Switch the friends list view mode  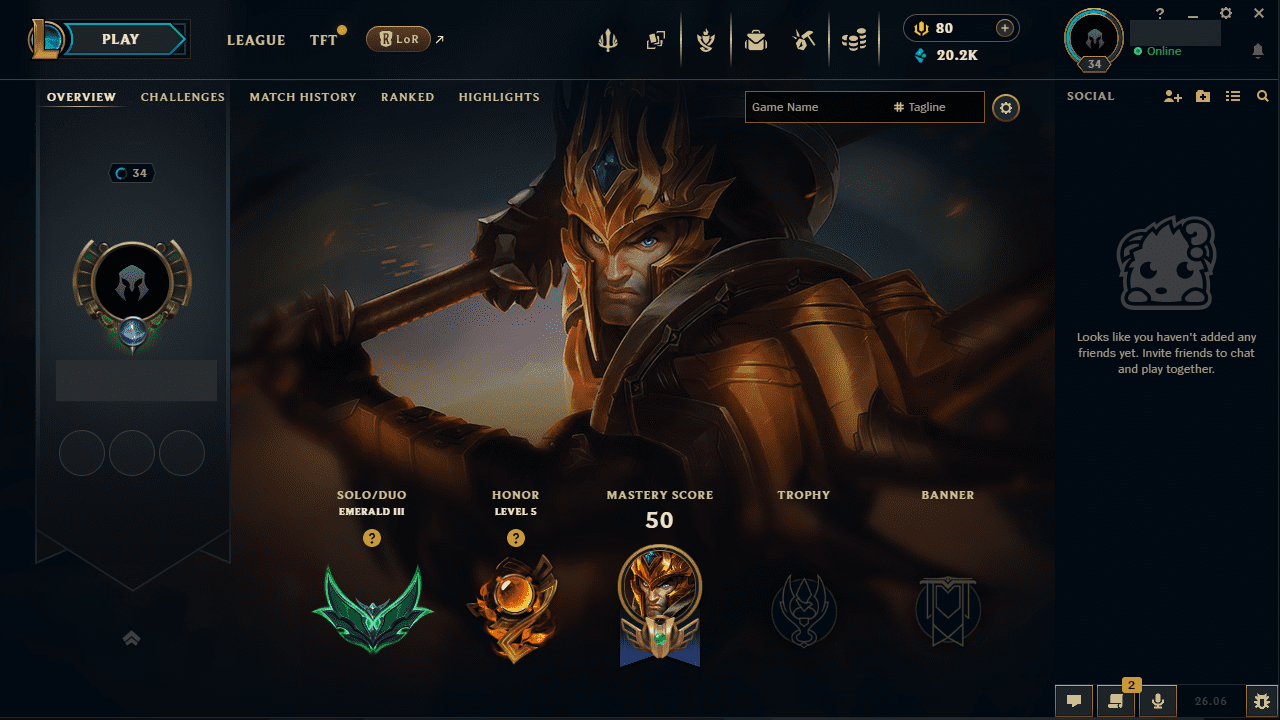click(x=1233, y=96)
